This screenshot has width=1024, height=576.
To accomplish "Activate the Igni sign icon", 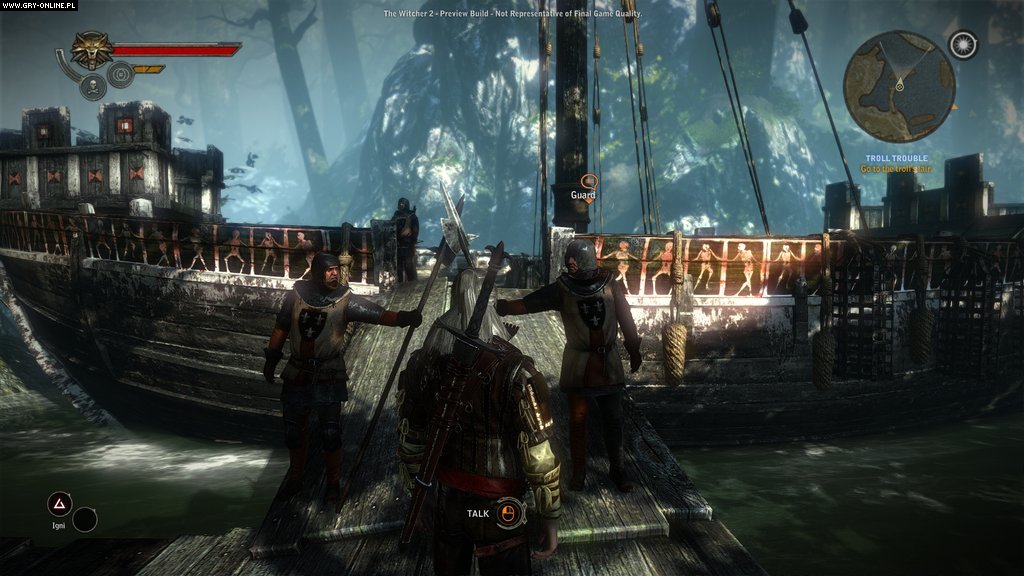I will point(60,506).
